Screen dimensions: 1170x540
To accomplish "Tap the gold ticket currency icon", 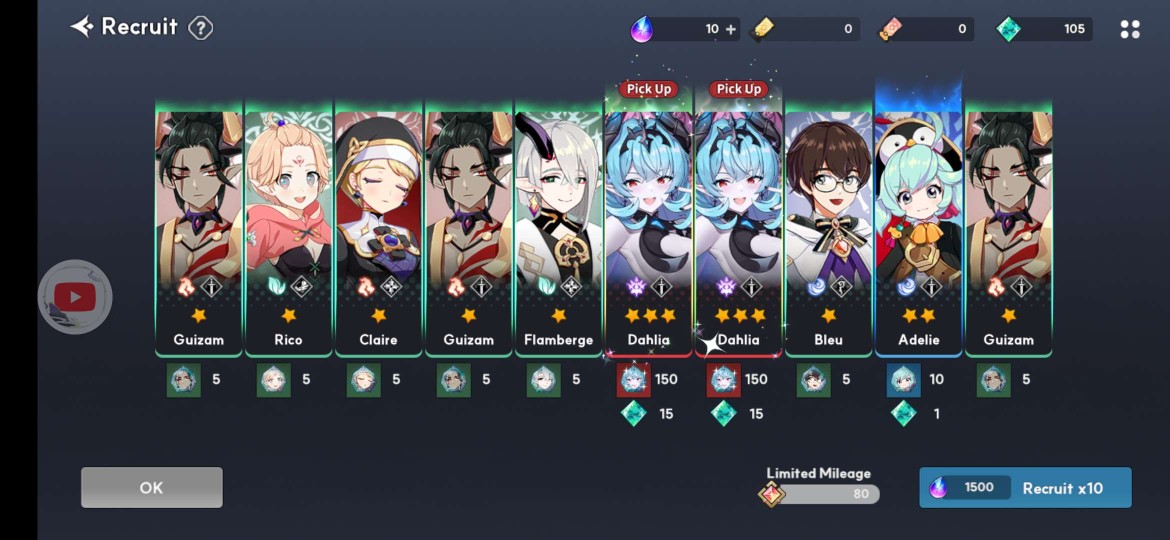I will click(x=764, y=29).
